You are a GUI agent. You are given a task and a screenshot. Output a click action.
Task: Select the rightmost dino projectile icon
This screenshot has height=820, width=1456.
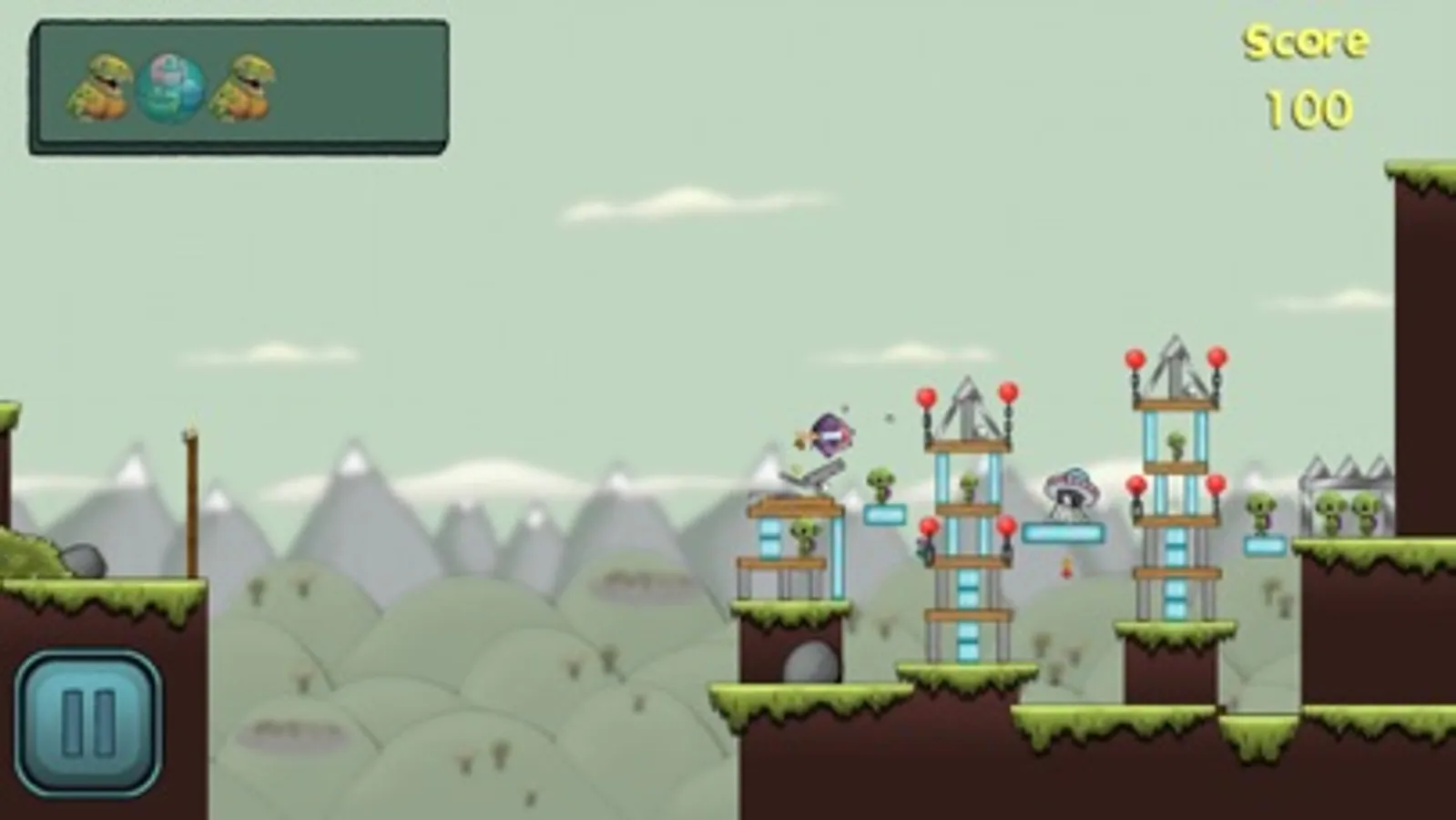click(241, 87)
